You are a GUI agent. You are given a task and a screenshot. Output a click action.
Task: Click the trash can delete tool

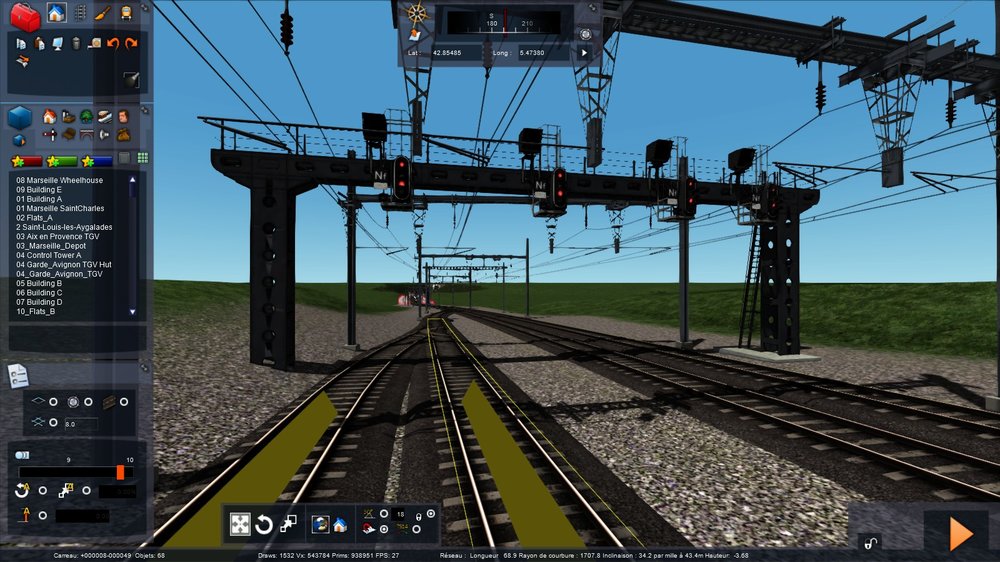pos(76,43)
